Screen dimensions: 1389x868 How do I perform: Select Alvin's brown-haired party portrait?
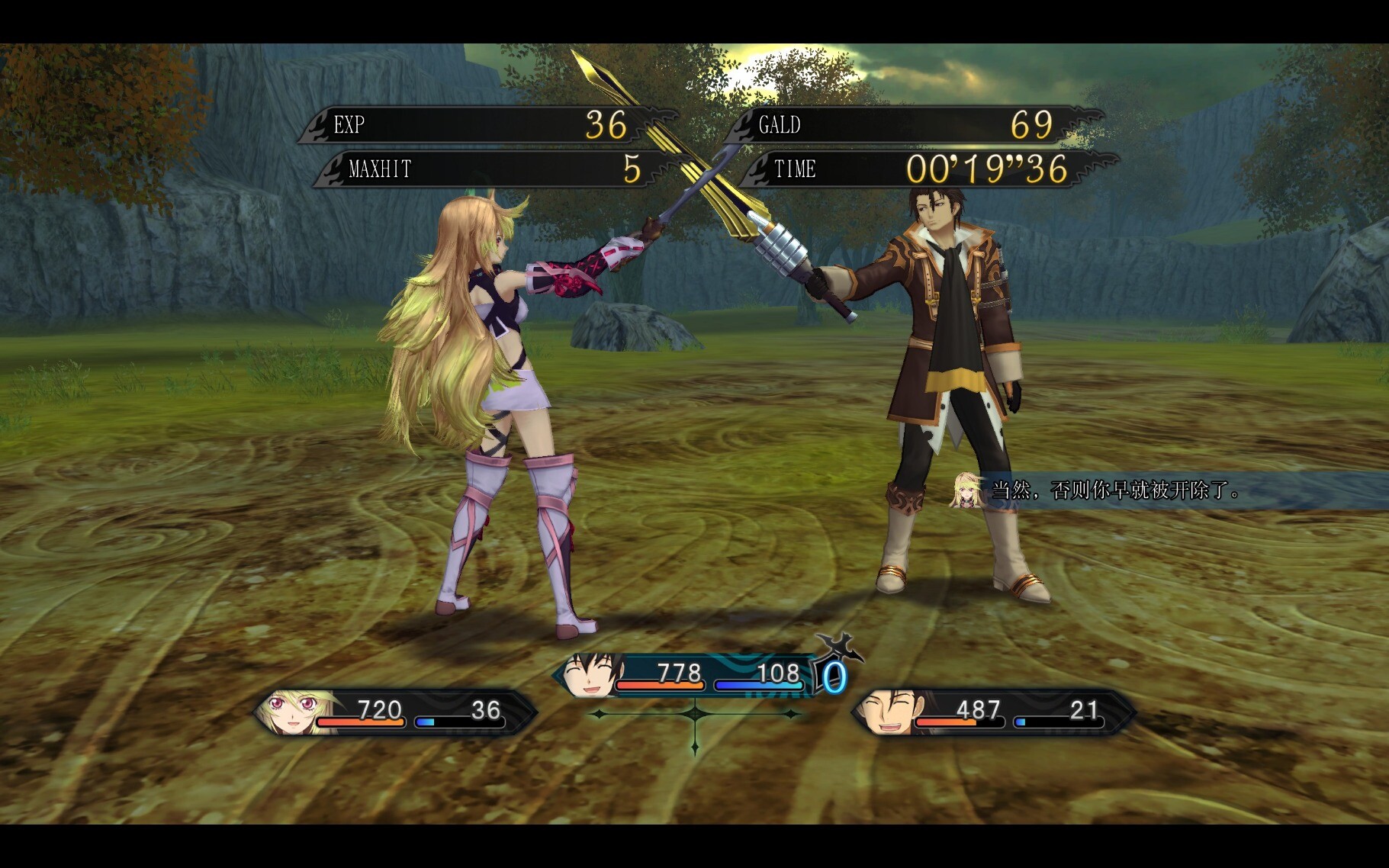point(889,712)
